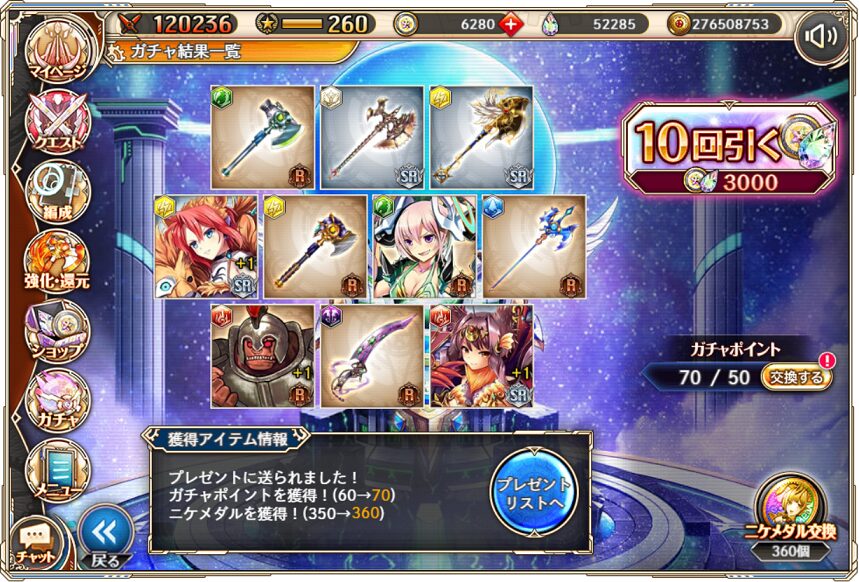The height and width of the screenshot is (582, 859).
Task: Draw again with 10回引く button
Action: coord(727,148)
